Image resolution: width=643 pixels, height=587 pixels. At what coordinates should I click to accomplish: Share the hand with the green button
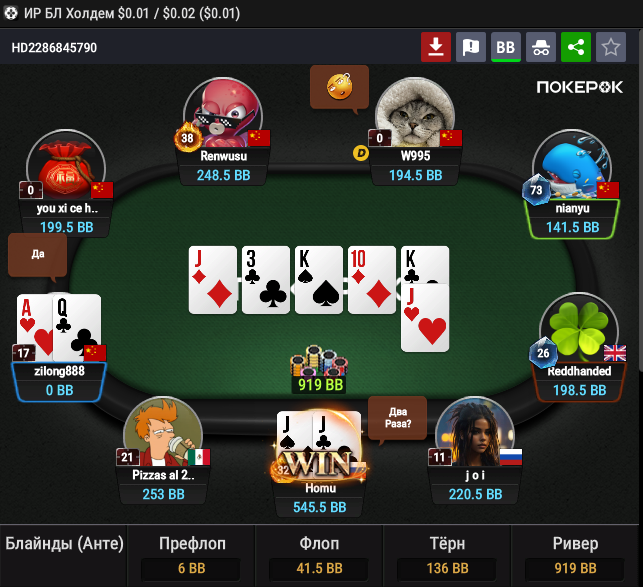(575, 46)
